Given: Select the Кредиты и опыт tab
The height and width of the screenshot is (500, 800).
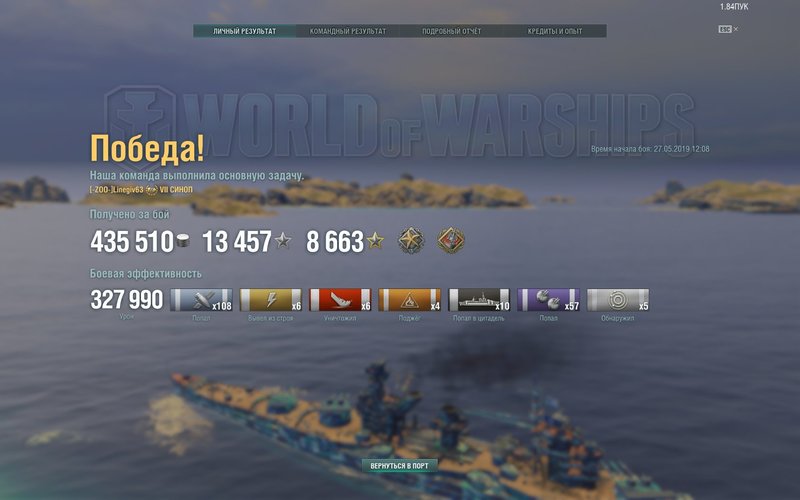Looking at the screenshot, I should [555, 31].
